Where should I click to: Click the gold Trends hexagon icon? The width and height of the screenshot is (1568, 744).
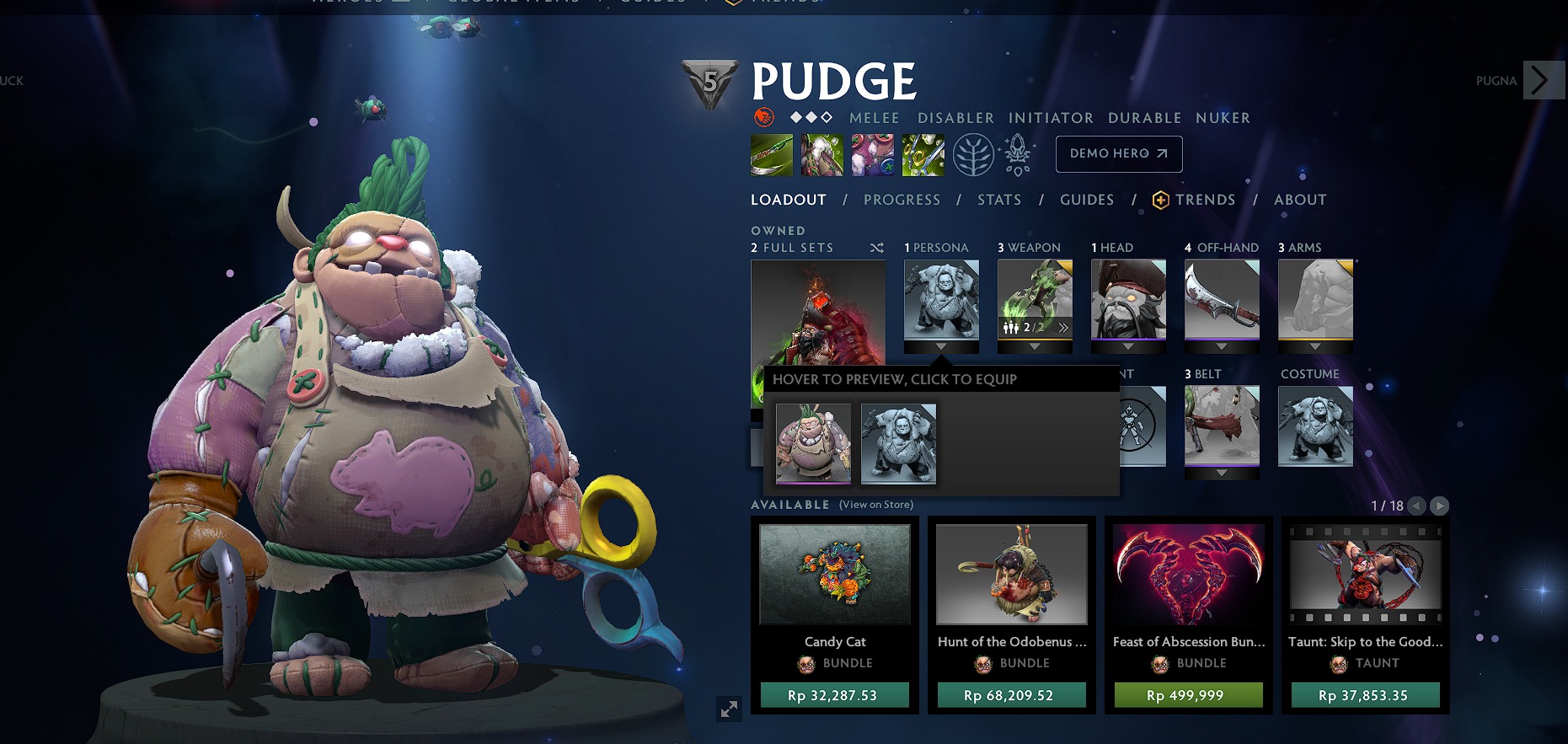click(x=1161, y=200)
